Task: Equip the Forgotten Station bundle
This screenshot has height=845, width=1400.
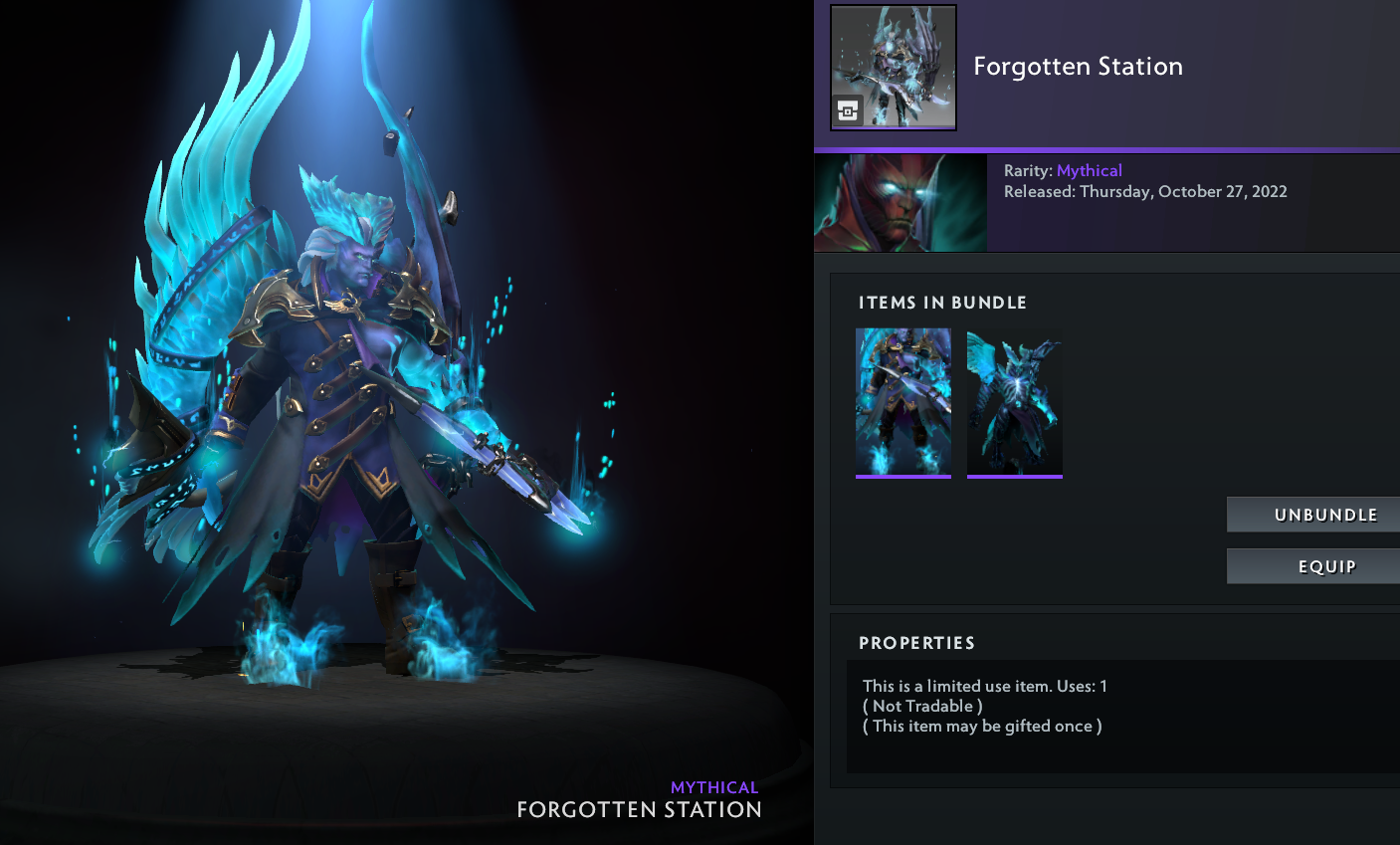Action: pyautogui.click(x=1313, y=566)
